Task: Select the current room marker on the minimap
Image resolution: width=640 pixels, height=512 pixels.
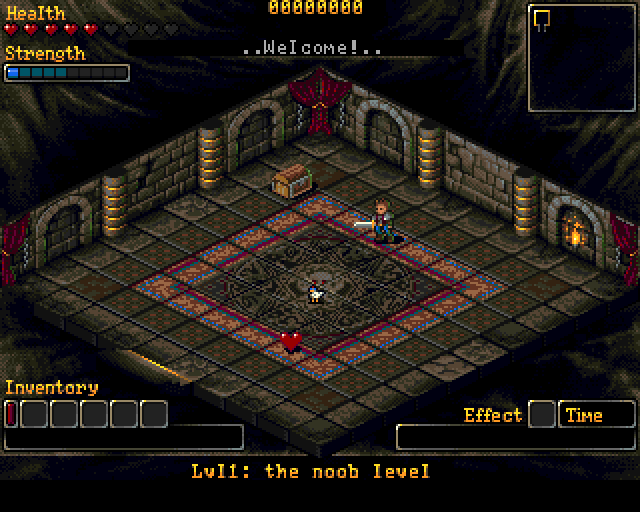Action: [543, 17]
